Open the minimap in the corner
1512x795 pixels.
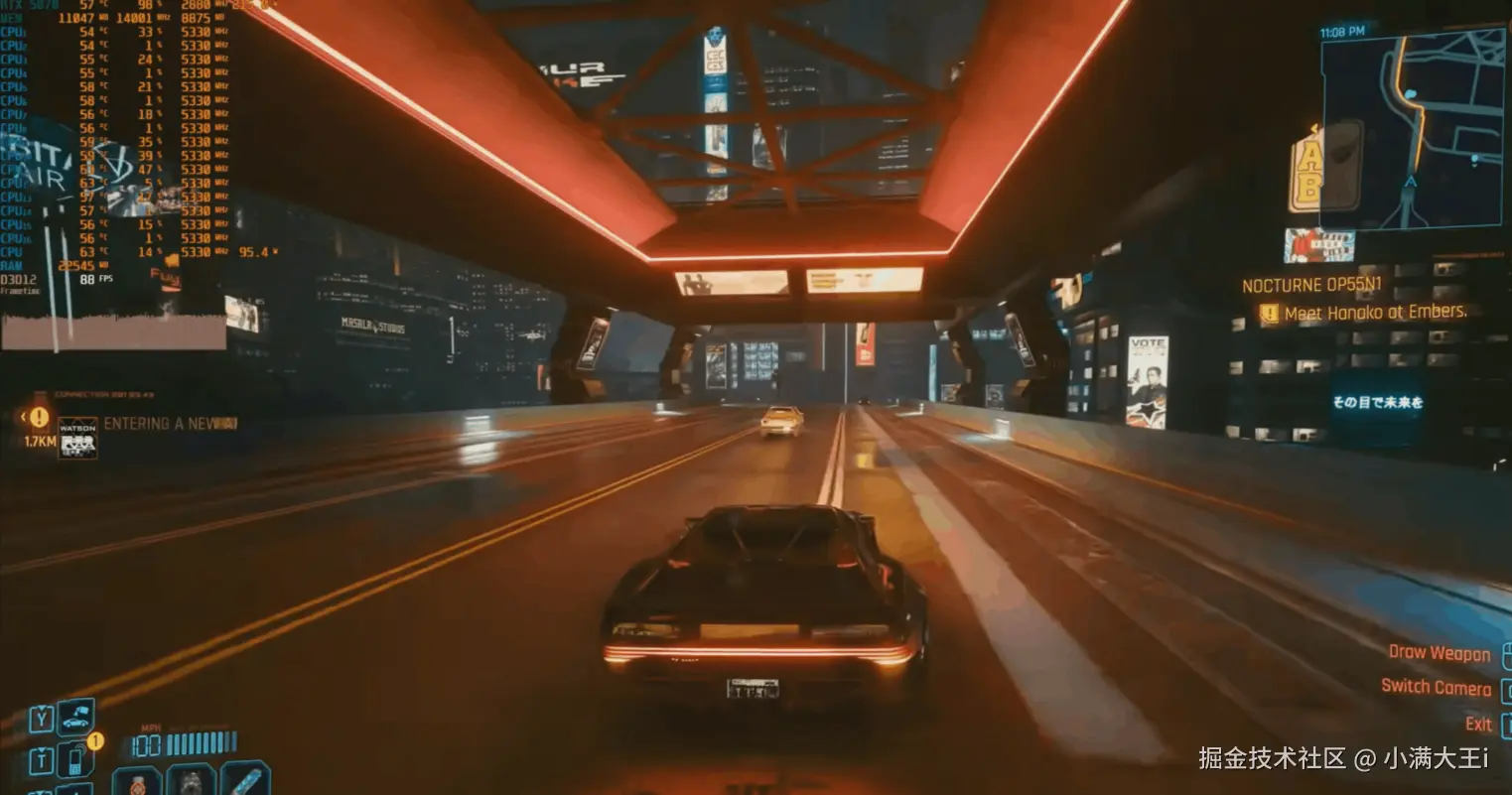point(1412,129)
